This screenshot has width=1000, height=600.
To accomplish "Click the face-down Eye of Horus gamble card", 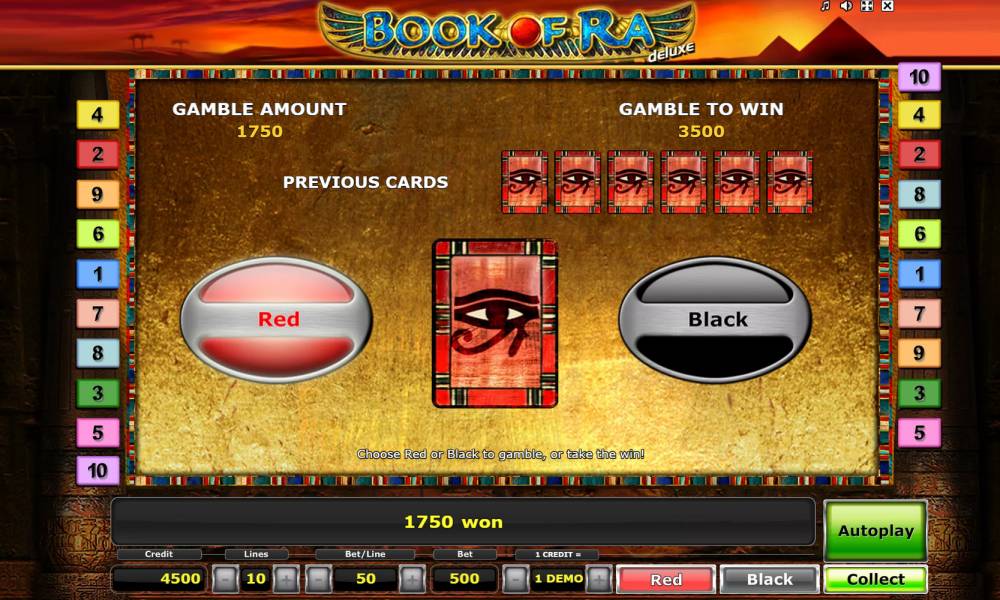I will pyautogui.click(x=494, y=323).
